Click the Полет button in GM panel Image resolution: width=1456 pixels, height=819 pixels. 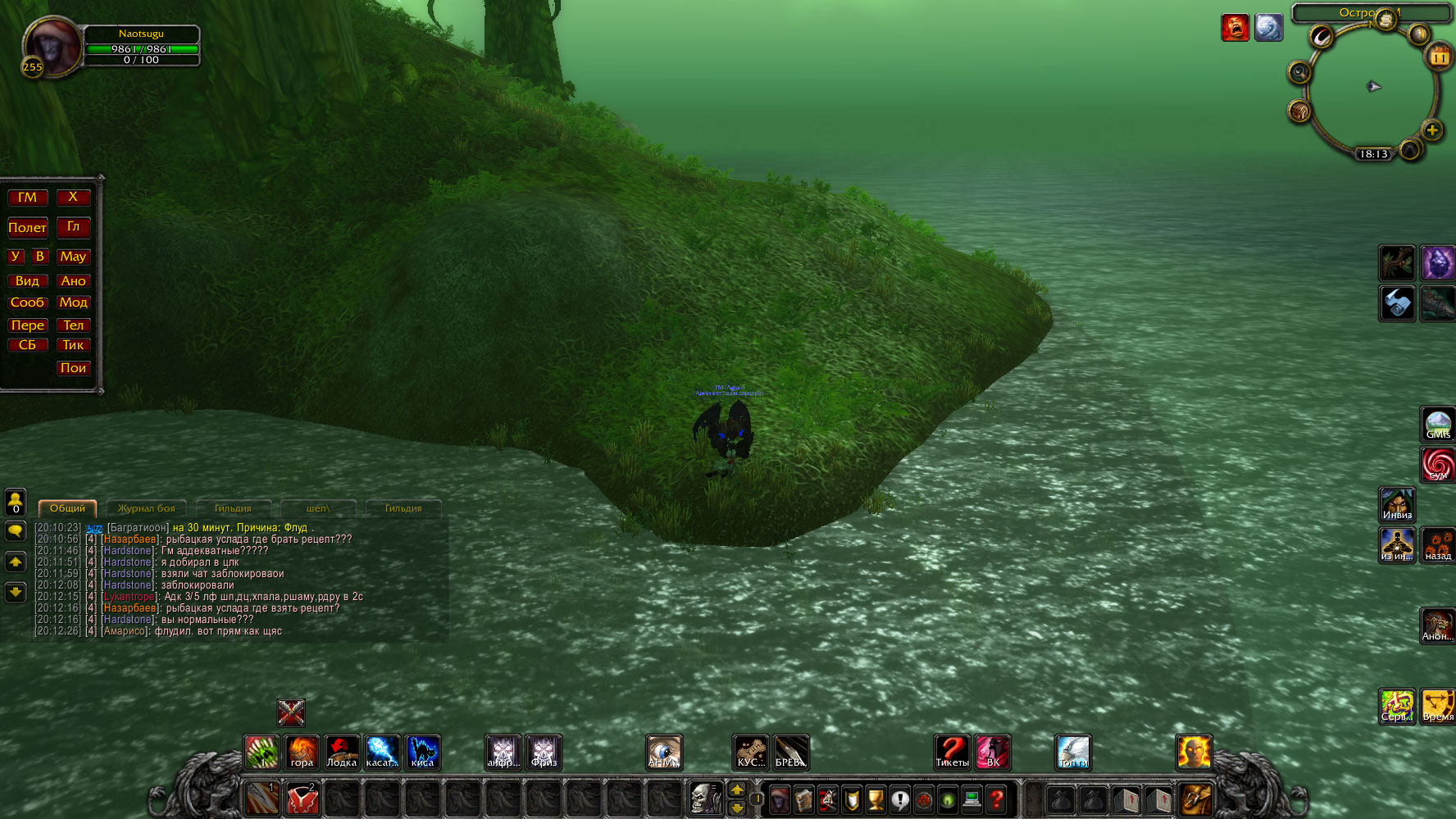coord(27,228)
